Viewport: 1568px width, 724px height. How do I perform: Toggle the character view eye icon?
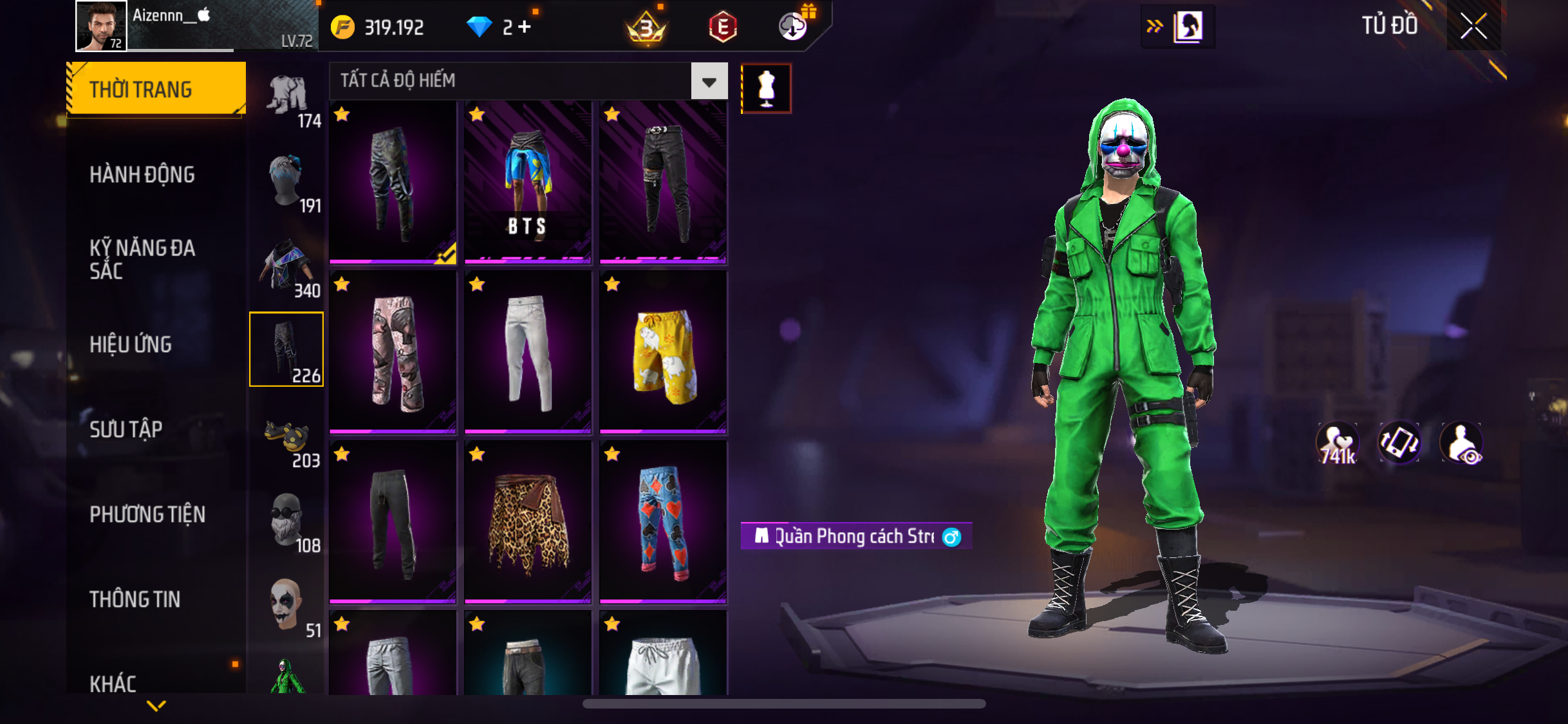1462,443
